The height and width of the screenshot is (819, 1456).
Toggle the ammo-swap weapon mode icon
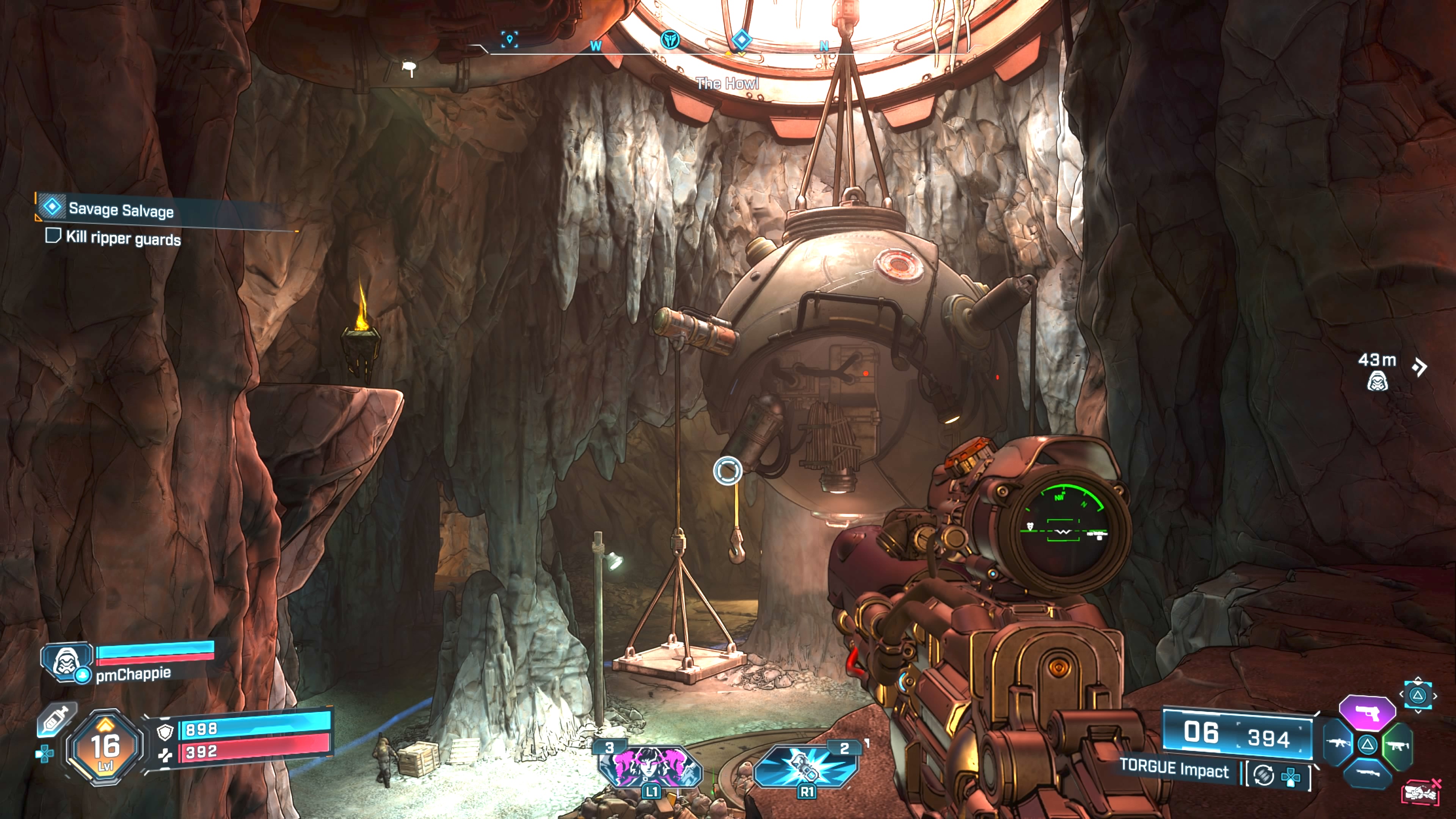pos(1264,775)
